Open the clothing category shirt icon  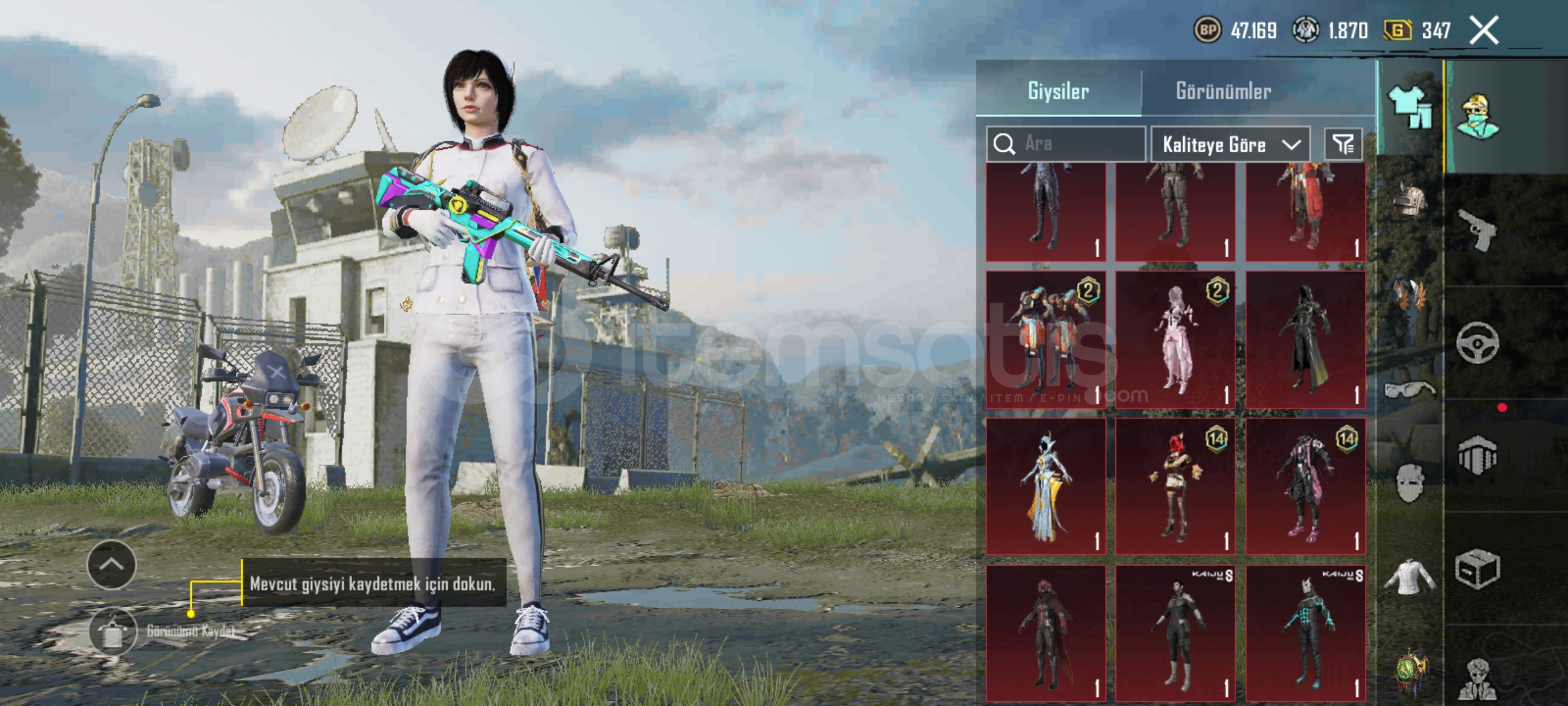point(1410,108)
